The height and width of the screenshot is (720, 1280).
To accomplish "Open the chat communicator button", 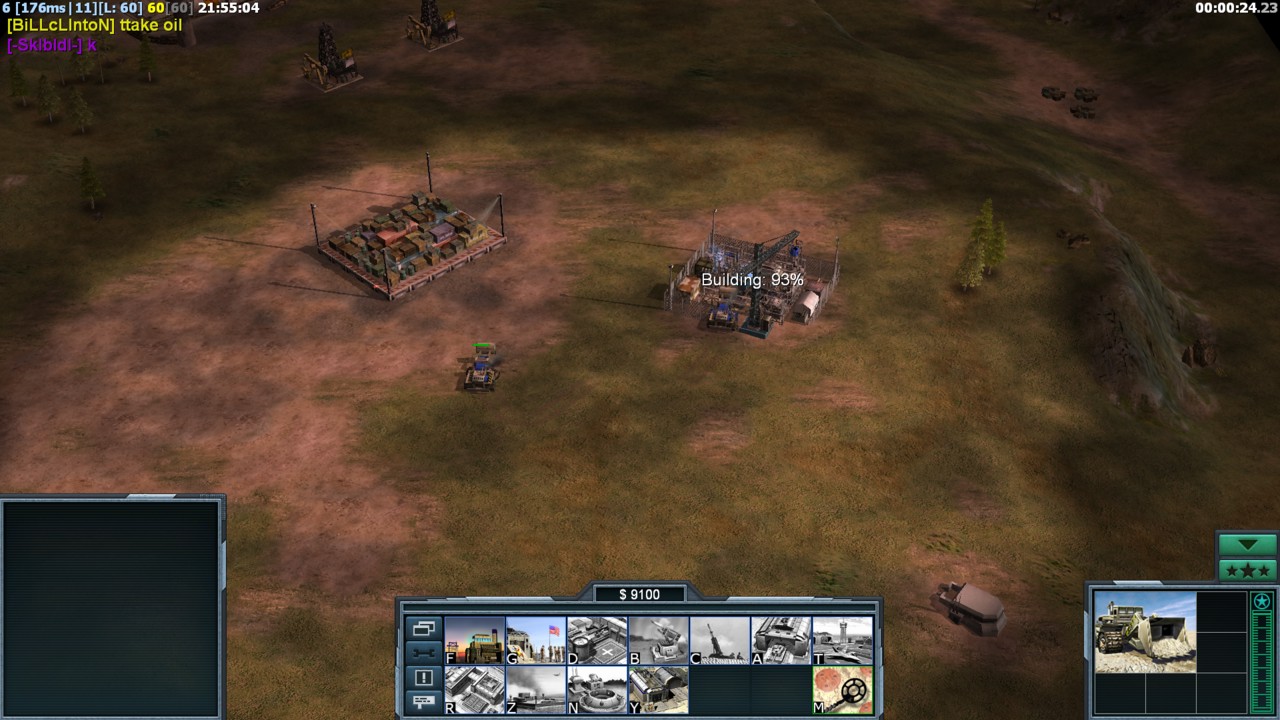I will (x=423, y=701).
